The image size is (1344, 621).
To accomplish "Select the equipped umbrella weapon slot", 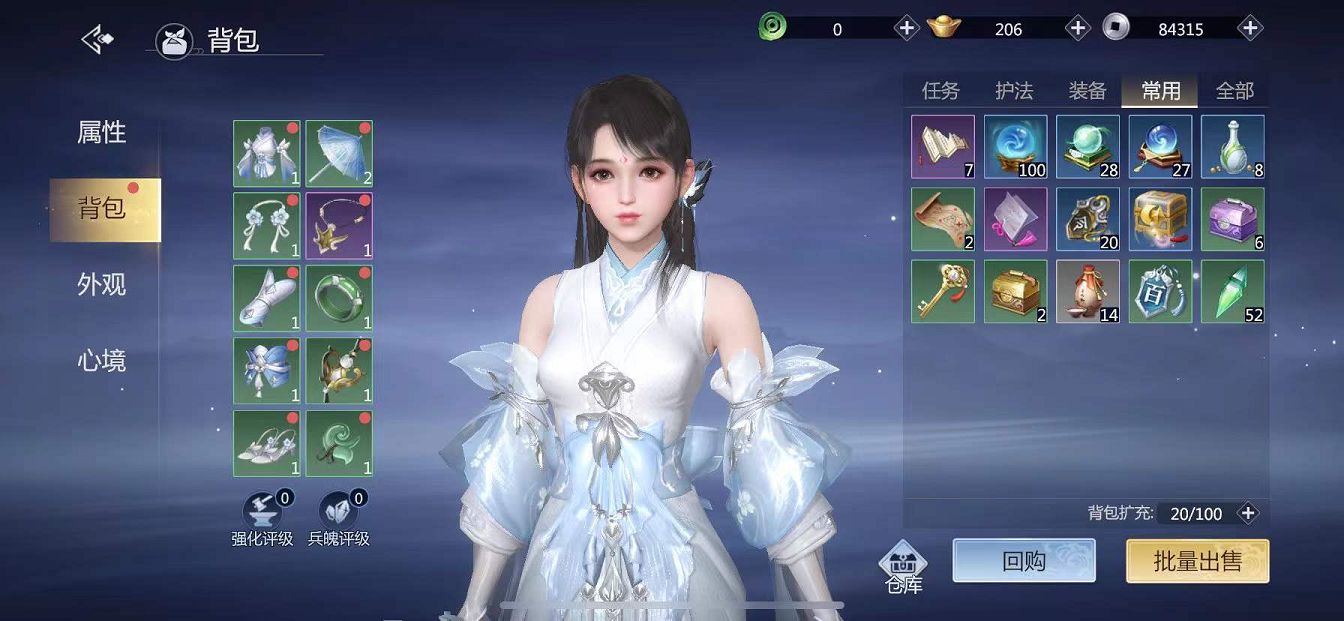I will click(x=339, y=153).
